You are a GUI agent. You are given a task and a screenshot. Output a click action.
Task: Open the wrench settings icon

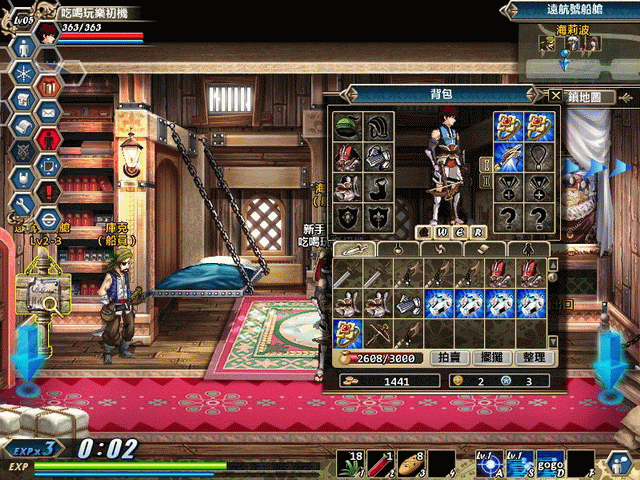pyautogui.click(x=21, y=204)
